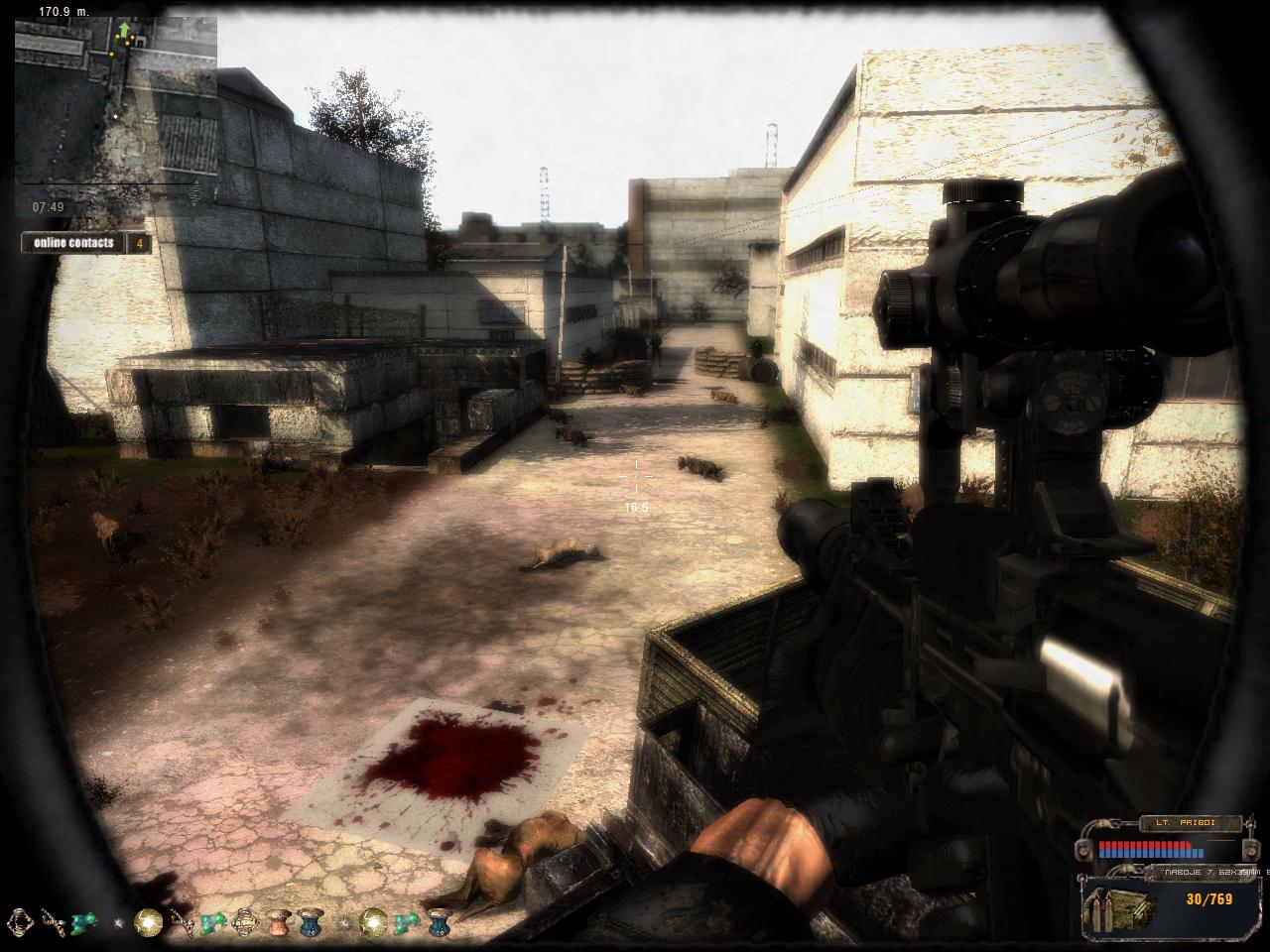Open the online contacts panel
Viewport: 1270px width, 952px height.
(x=75, y=243)
